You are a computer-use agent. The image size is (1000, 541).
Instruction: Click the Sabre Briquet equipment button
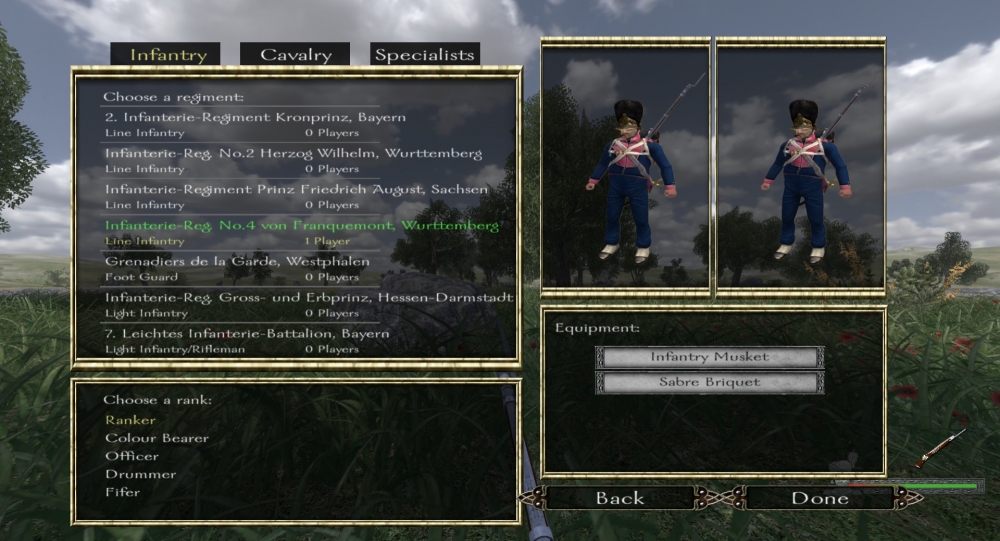(709, 382)
